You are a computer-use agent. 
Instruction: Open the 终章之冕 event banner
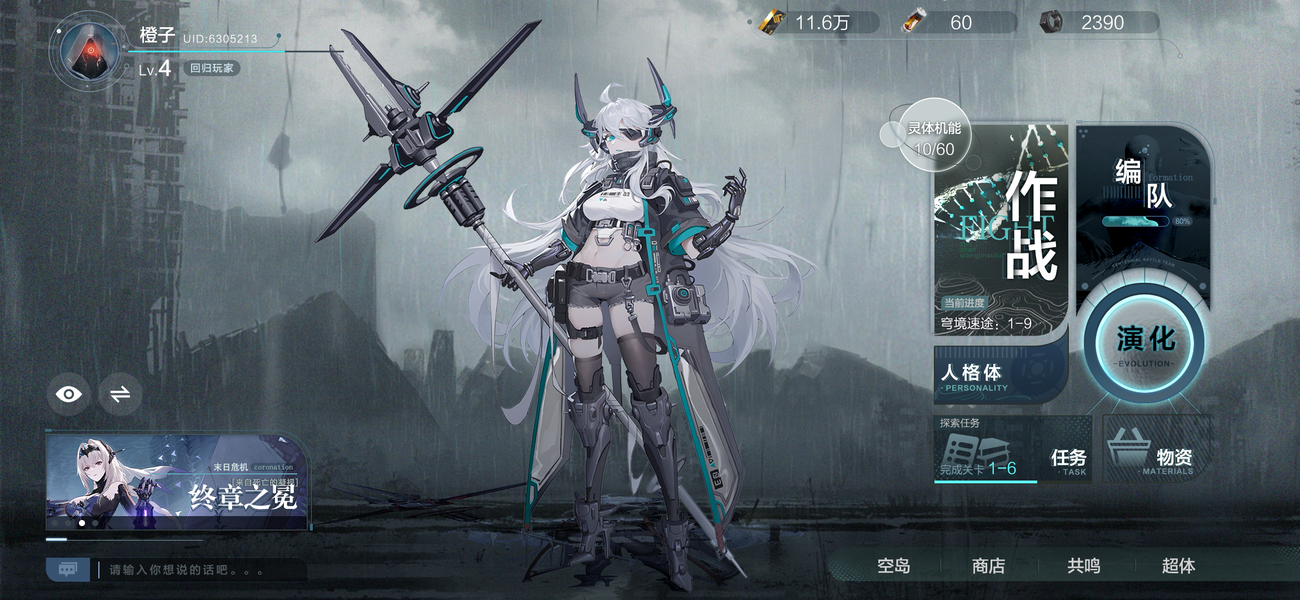point(177,481)
